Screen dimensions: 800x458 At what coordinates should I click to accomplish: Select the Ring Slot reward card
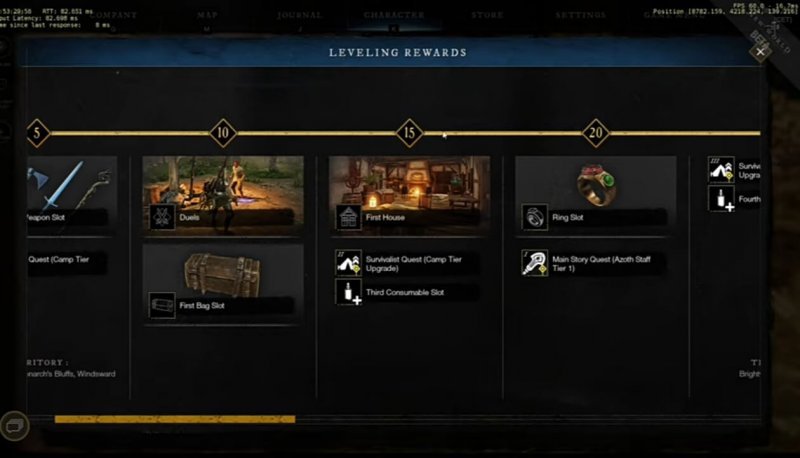pos(596,193)
